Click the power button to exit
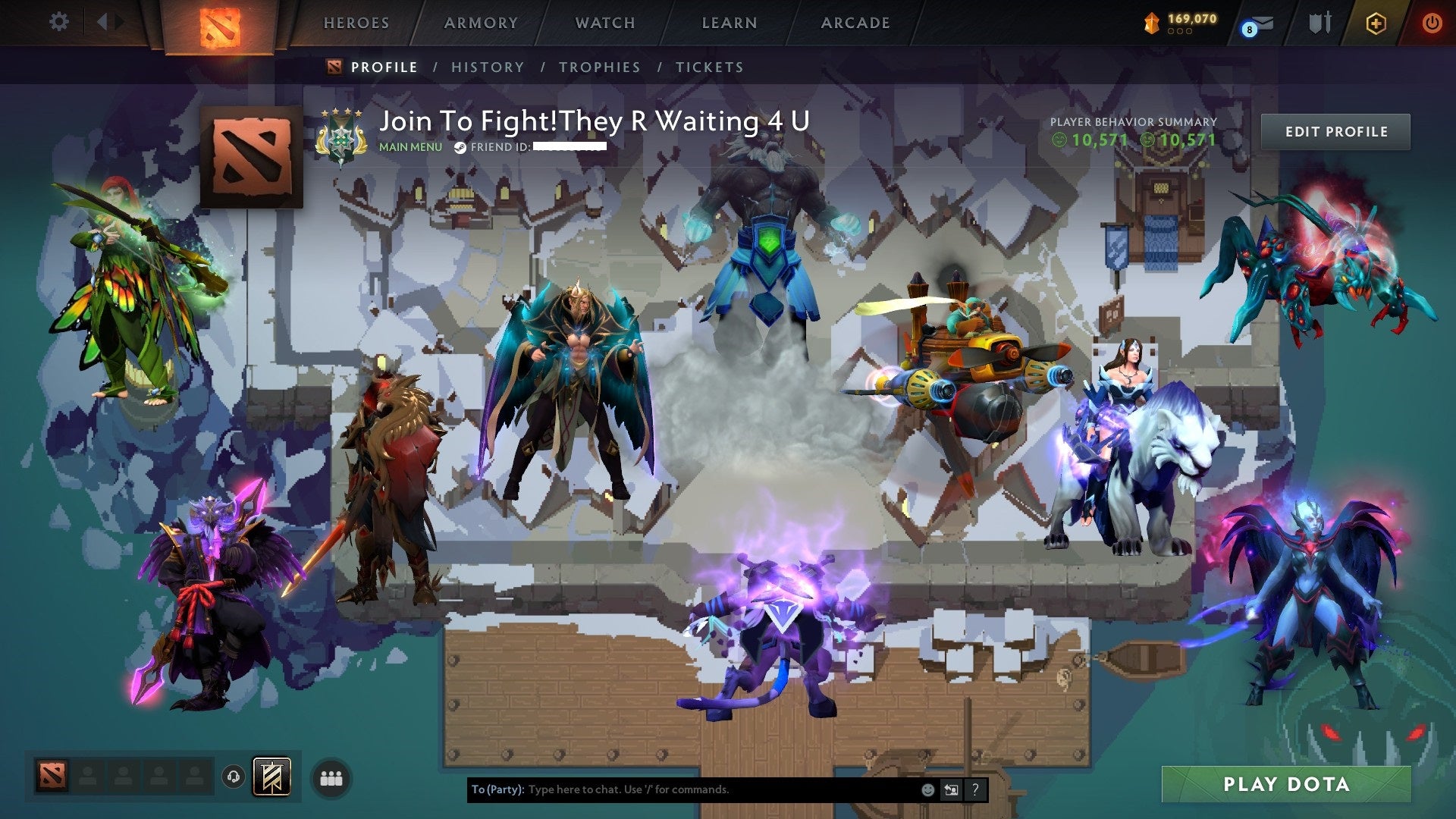Screen dimensions: 1456x819 [x=1432, y=23]
